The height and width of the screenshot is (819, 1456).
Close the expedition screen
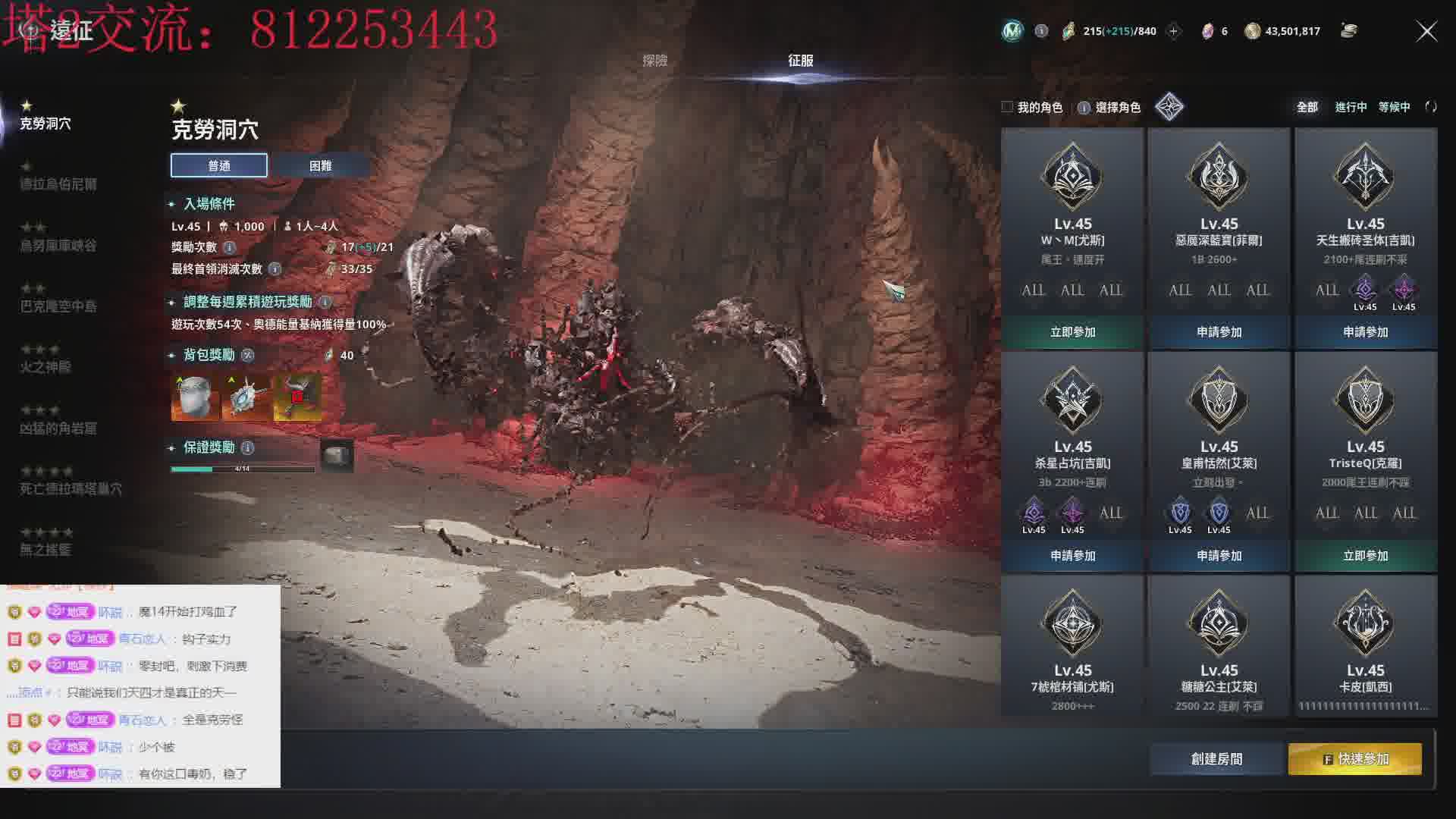(x=1426, y=31)
